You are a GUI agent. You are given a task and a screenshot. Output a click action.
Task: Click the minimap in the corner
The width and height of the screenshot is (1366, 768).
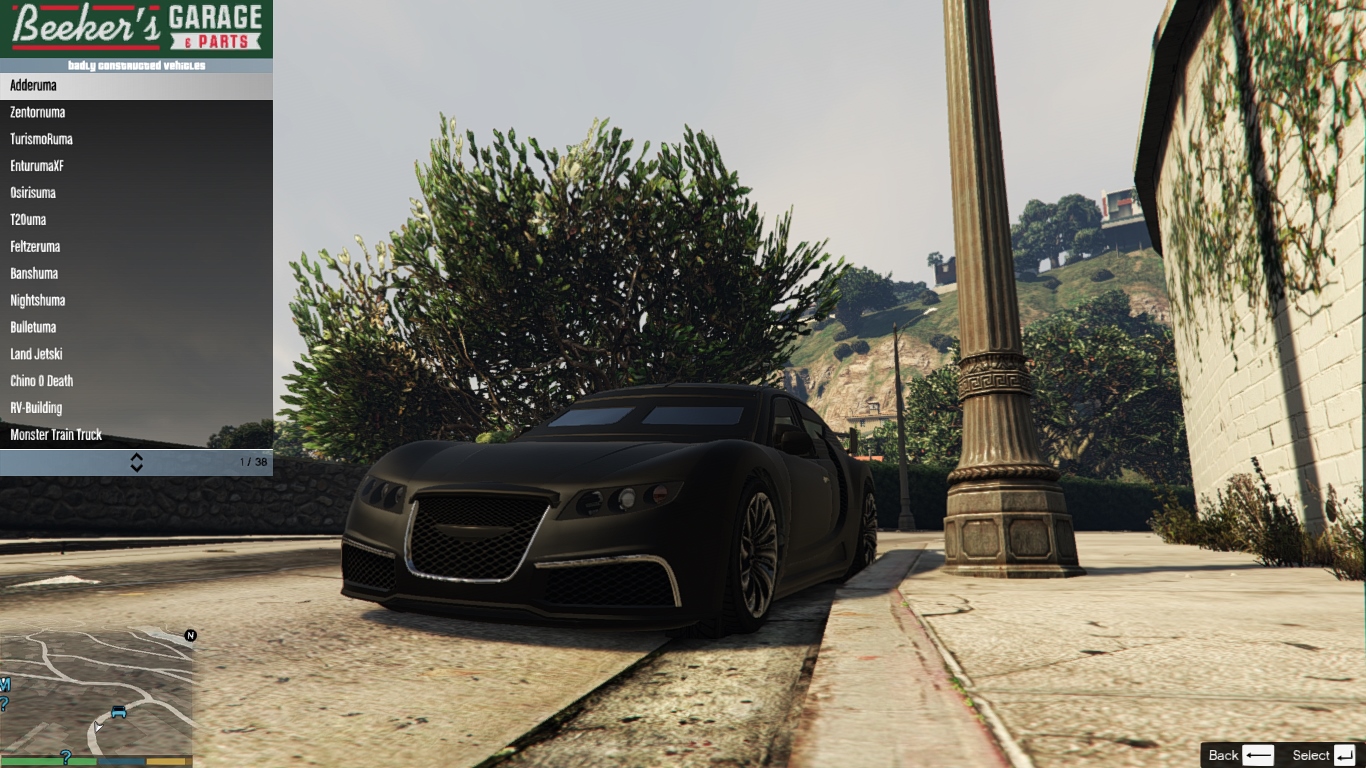click(x=96, y=692)
